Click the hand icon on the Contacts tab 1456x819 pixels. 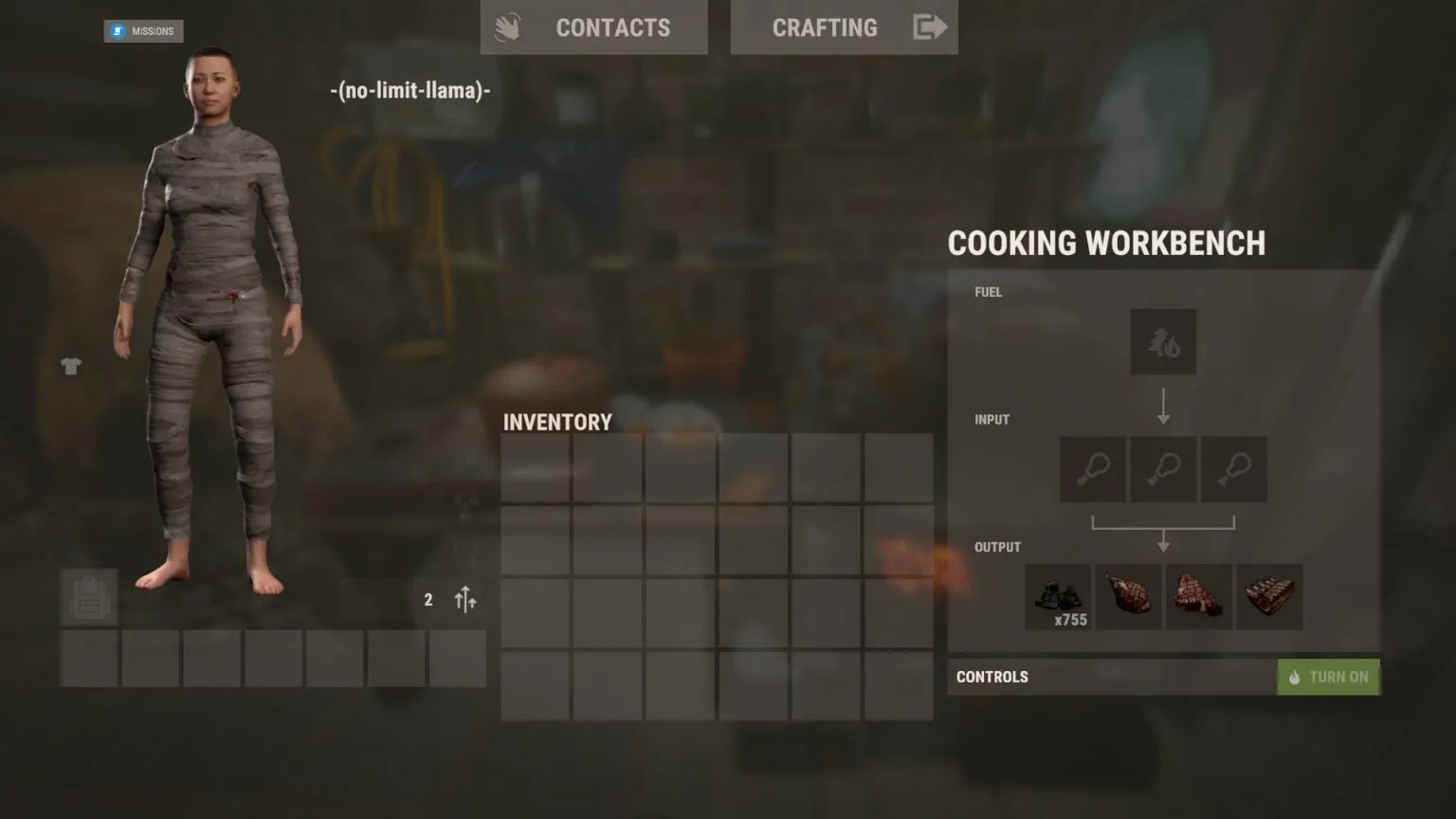tap(508, 27)
